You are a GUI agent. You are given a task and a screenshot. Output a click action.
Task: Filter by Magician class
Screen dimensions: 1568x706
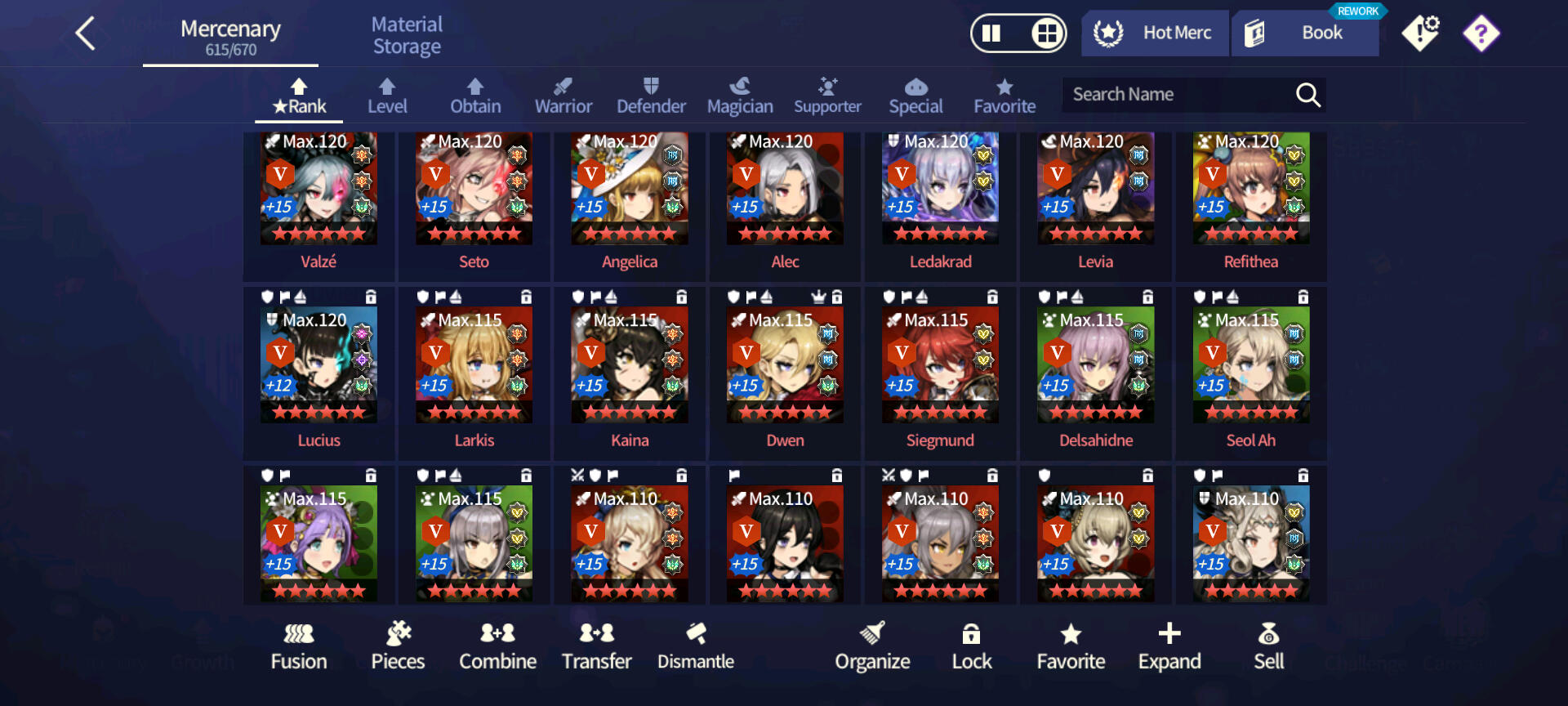point(739,96)
